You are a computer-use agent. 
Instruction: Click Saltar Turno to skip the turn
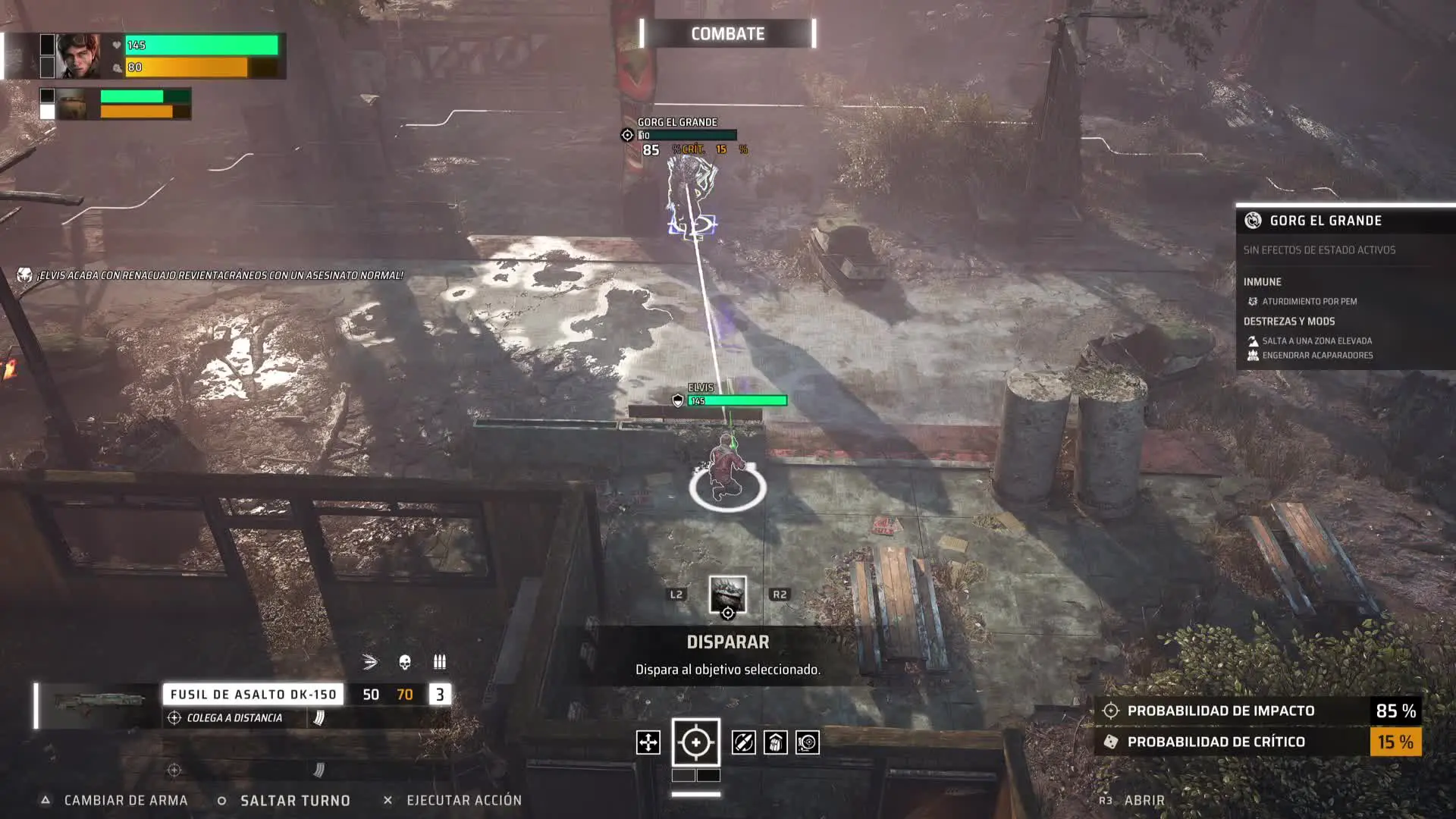(294, 801)
